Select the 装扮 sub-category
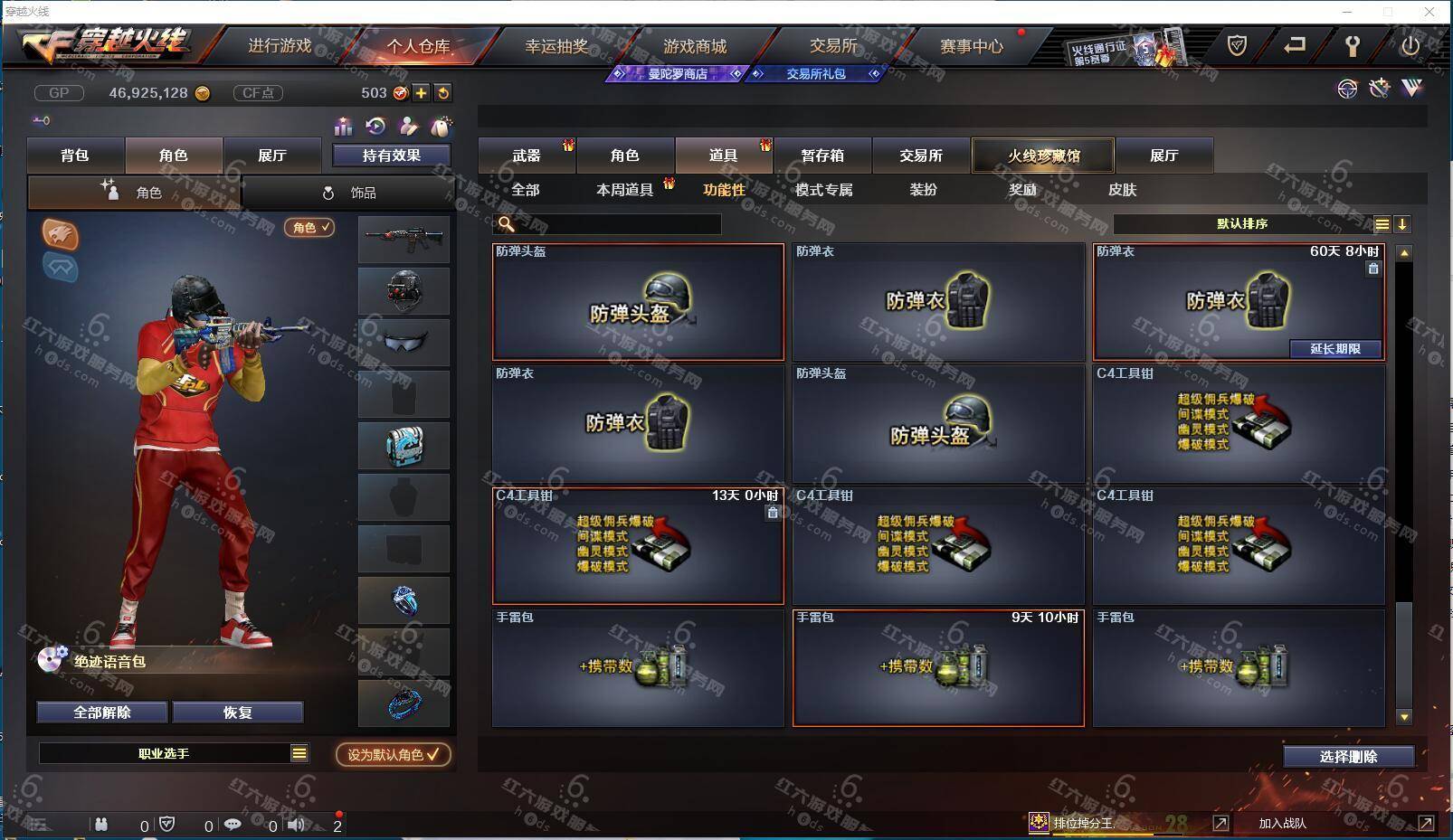The image size is (1453, 840). 923,190
